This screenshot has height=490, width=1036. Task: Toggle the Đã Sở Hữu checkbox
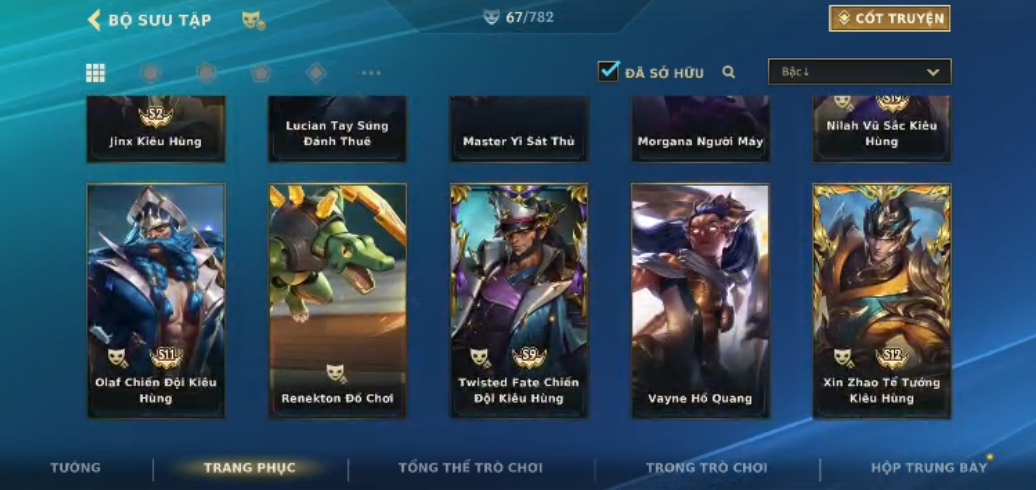pyautogui.click(x=608, y=72)
